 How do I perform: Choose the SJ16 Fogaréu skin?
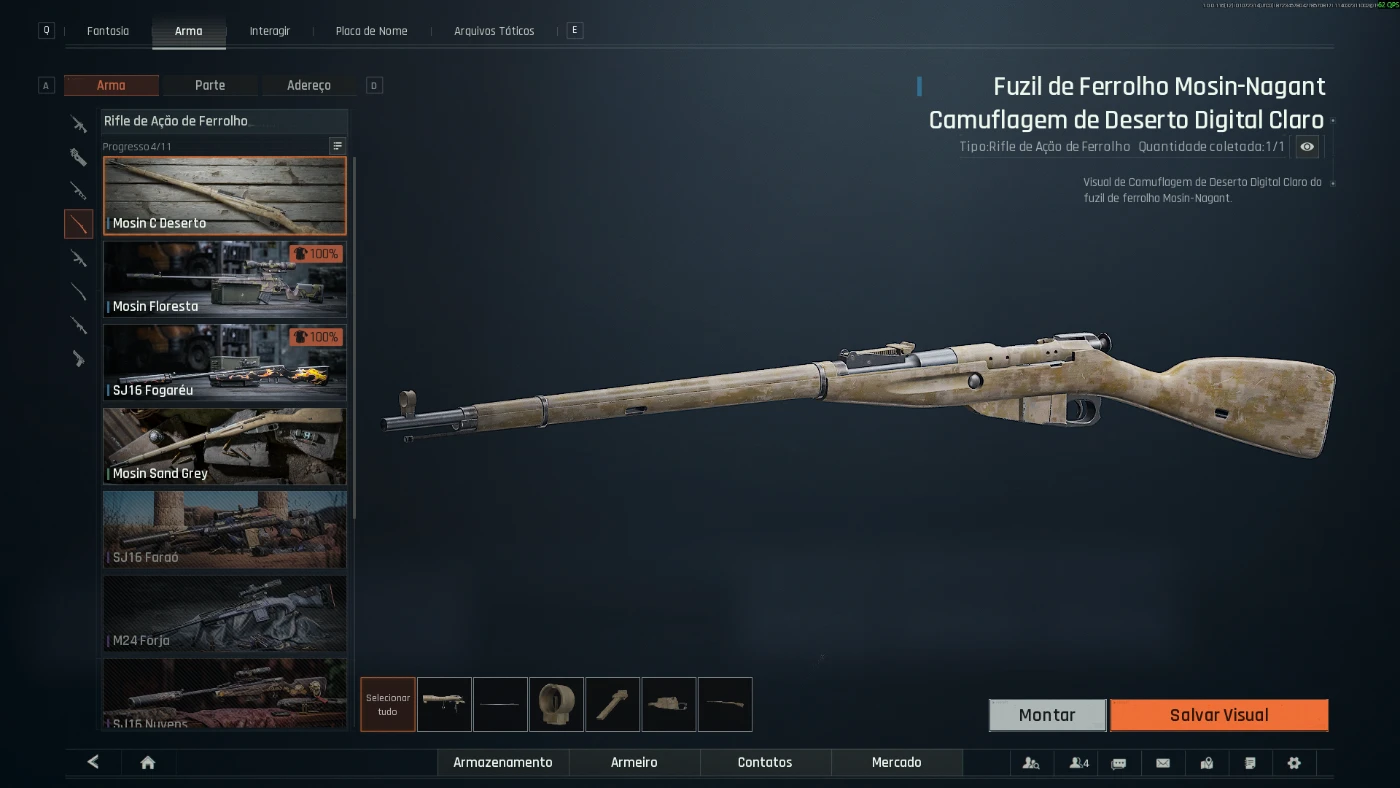click(225, 362)
